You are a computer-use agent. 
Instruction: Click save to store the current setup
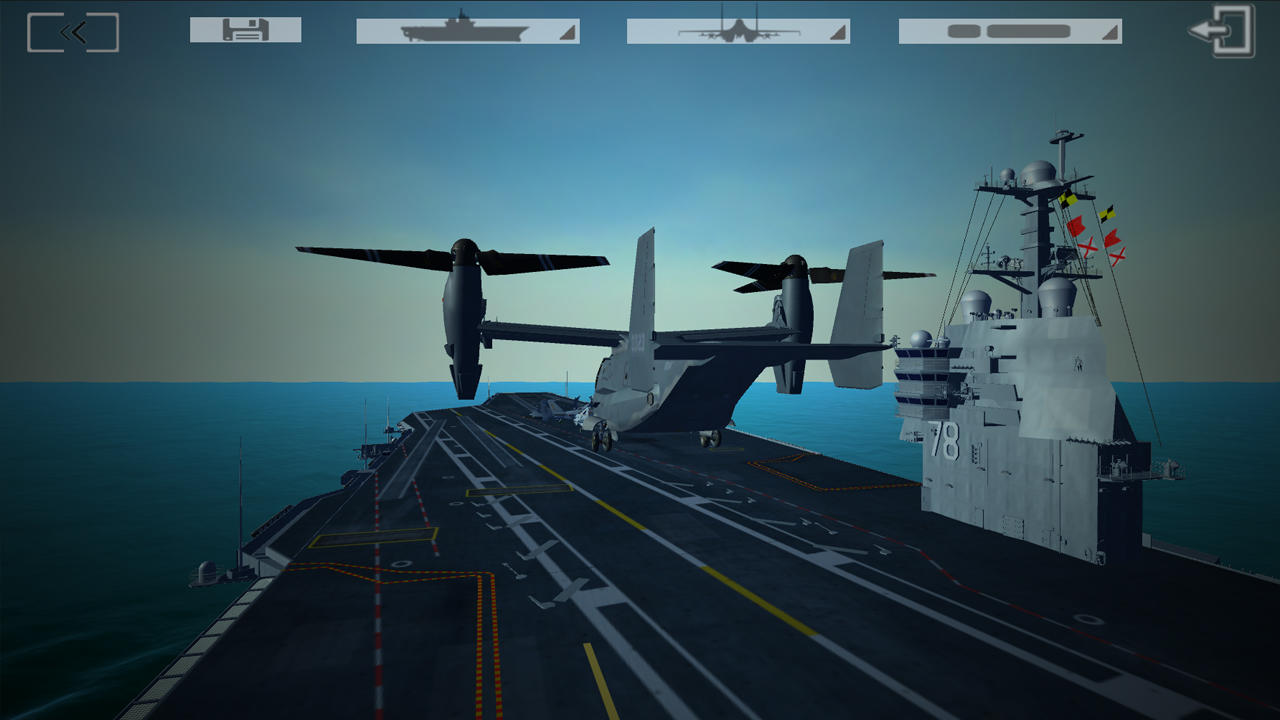pyautogui.click(x=245, y=31)
